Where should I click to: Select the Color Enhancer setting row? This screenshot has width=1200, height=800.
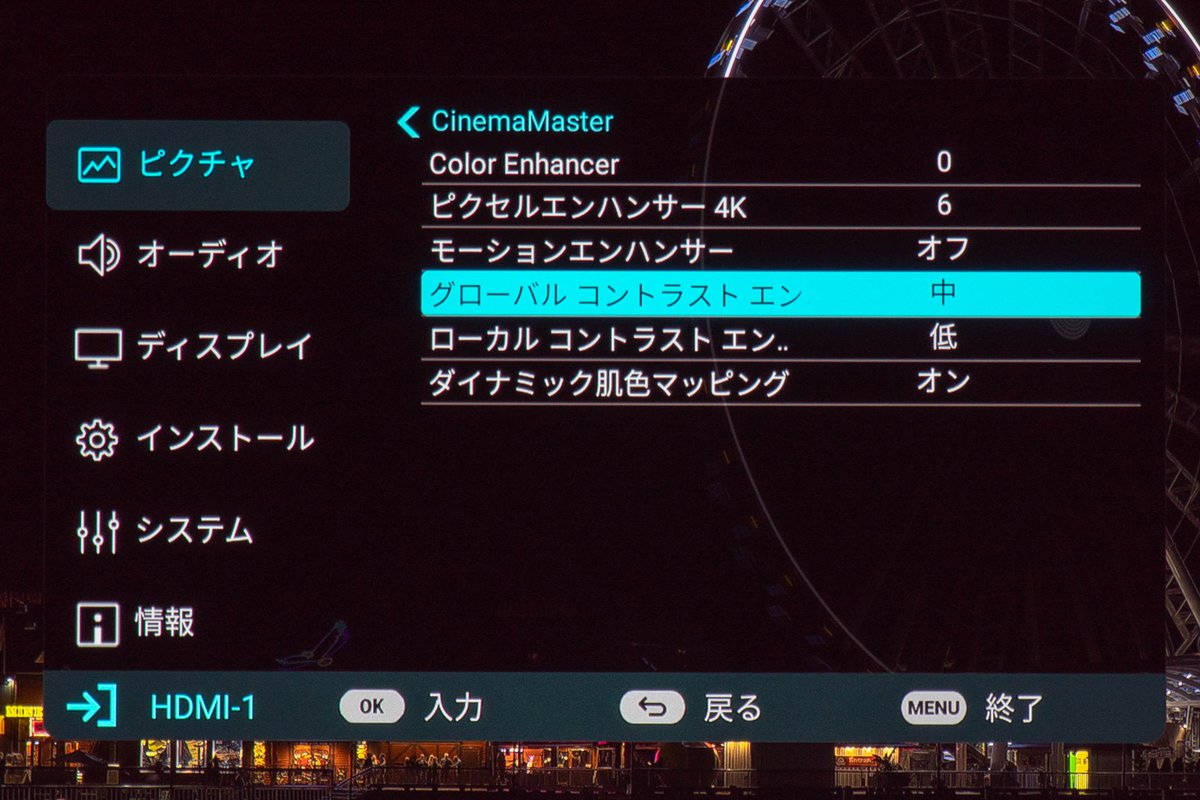(780, 163)
